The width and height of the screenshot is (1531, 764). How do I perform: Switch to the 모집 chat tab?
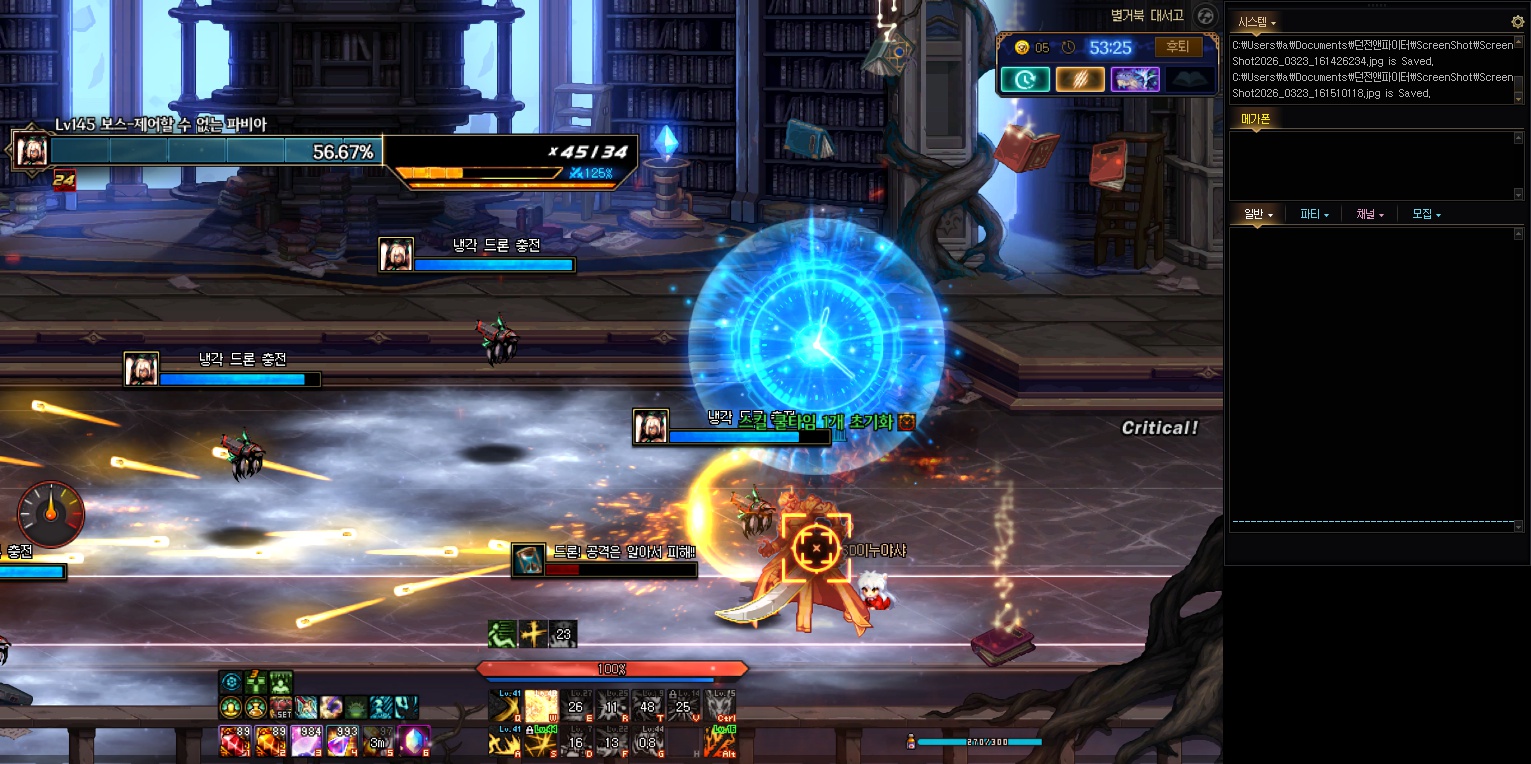[x=1426, y=214]
